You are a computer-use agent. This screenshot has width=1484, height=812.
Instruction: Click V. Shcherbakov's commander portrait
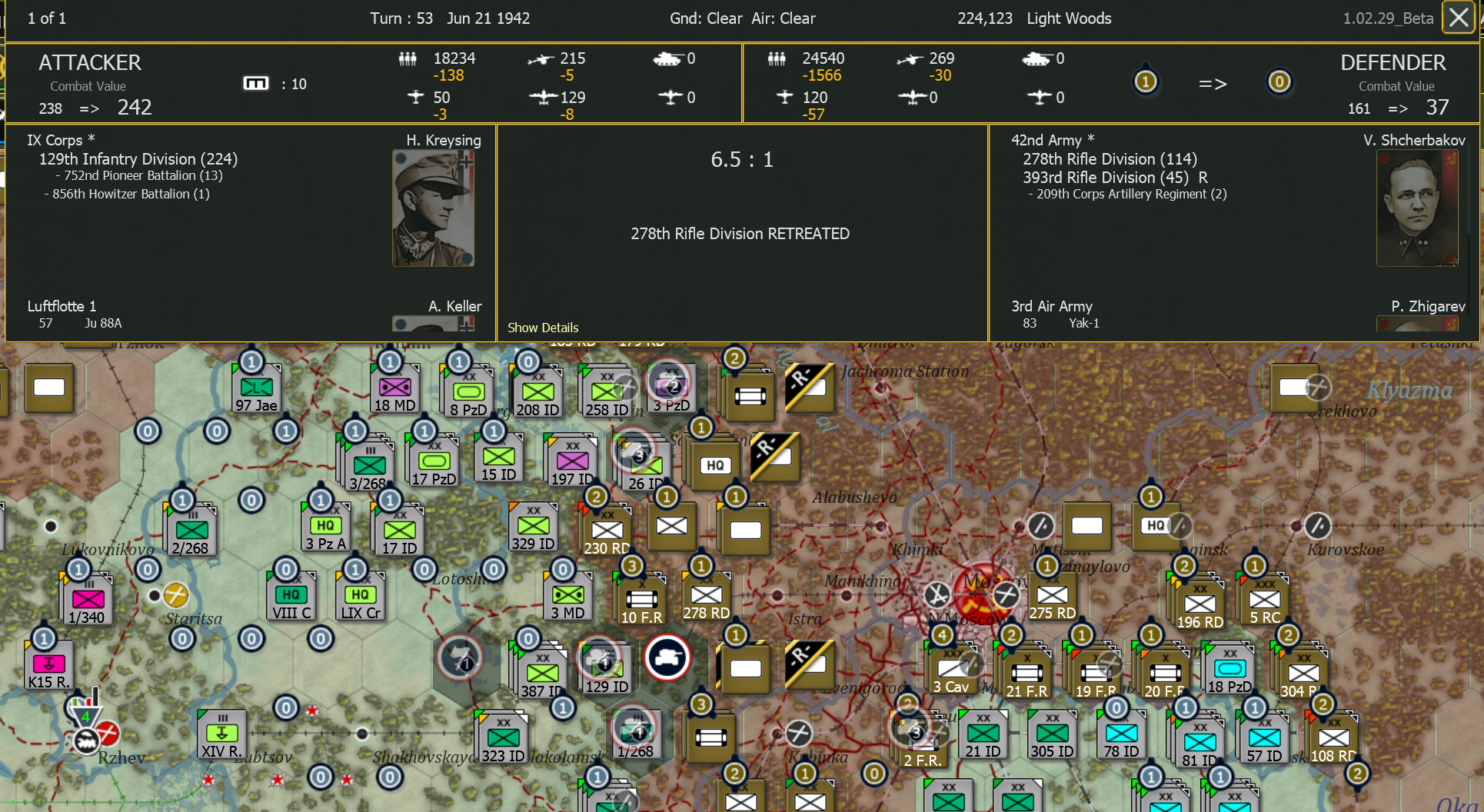[1417, 208]
